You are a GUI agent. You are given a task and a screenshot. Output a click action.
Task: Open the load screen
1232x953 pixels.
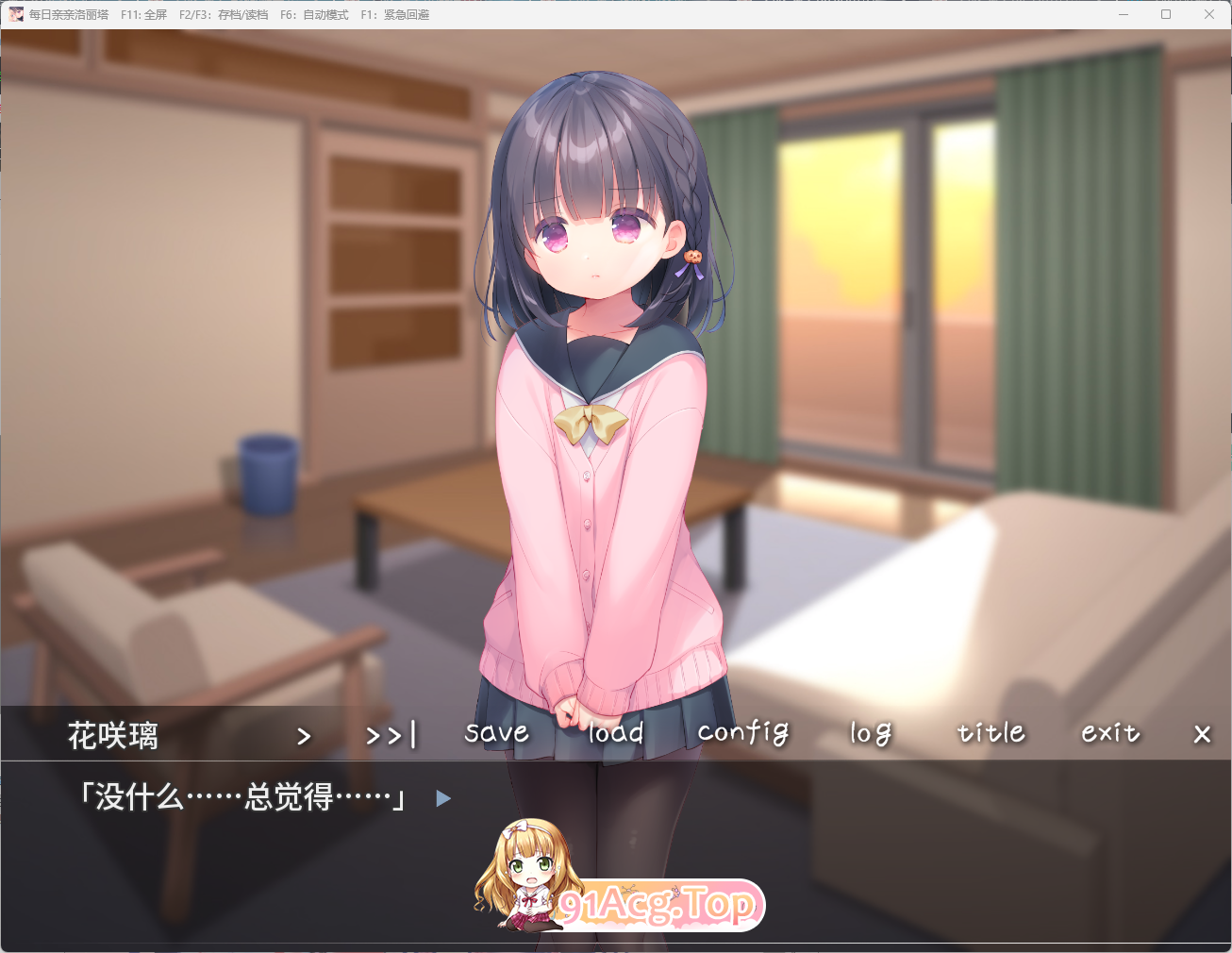click(614, 733)
